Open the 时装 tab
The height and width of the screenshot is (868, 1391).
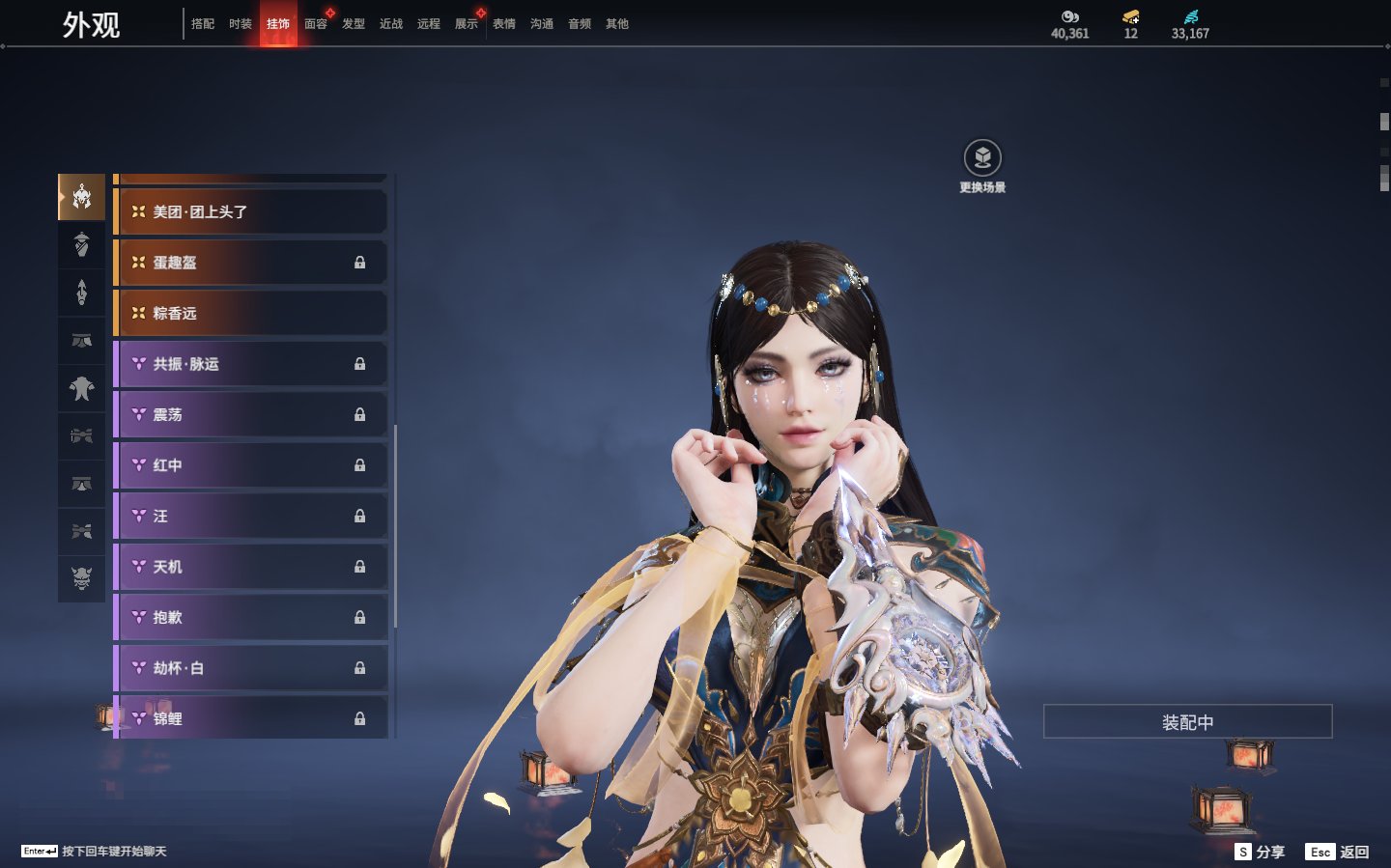pos(241,24)
